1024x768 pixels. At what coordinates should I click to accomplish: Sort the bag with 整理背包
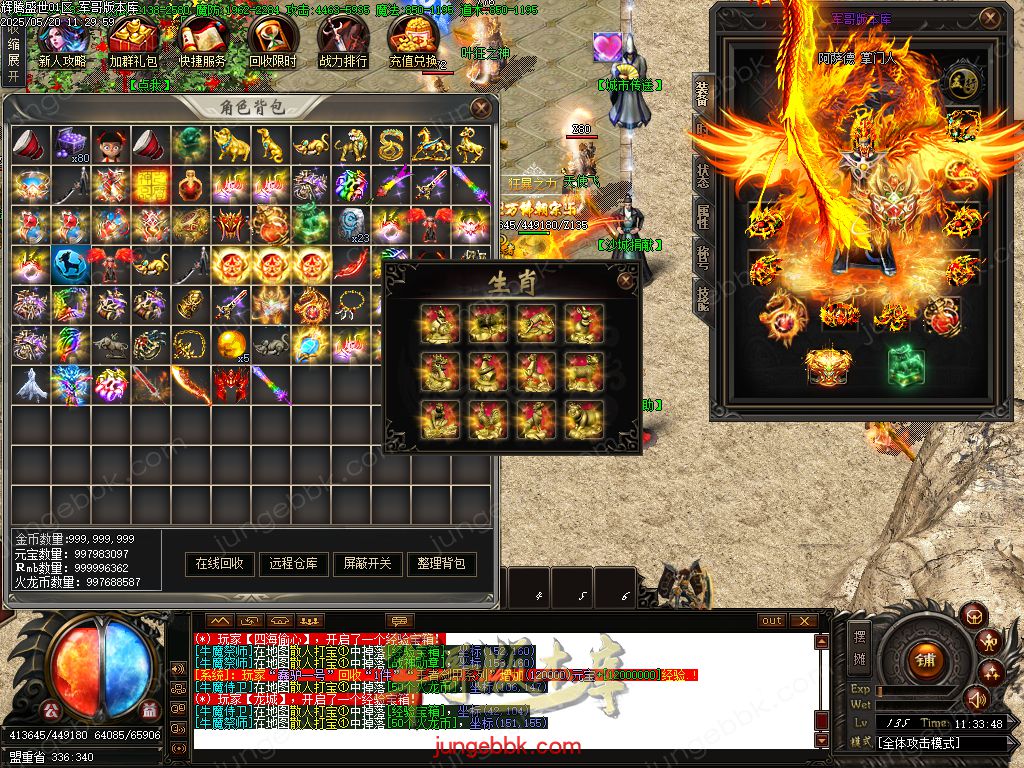pos(442,564)
